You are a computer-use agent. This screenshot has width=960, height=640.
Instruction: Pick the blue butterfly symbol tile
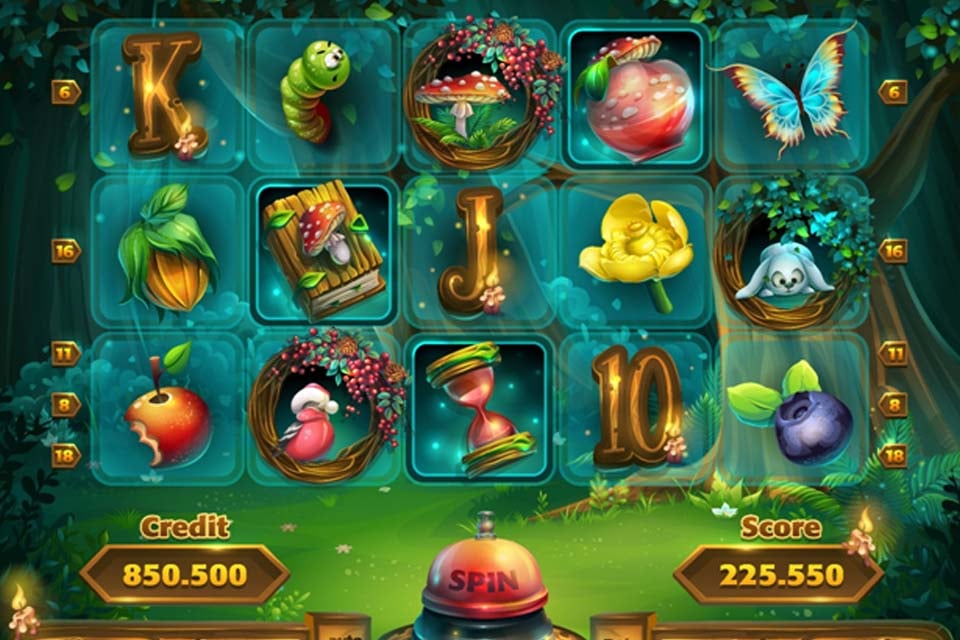[x=790, y=95]
